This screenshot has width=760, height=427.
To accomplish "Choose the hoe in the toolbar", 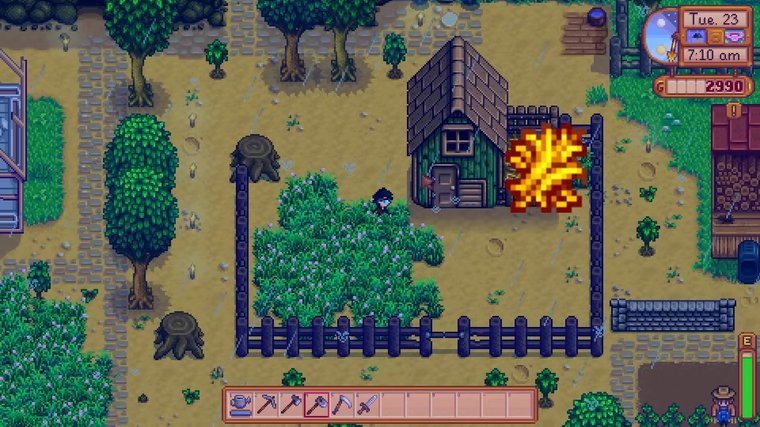I will coord(292,405).
